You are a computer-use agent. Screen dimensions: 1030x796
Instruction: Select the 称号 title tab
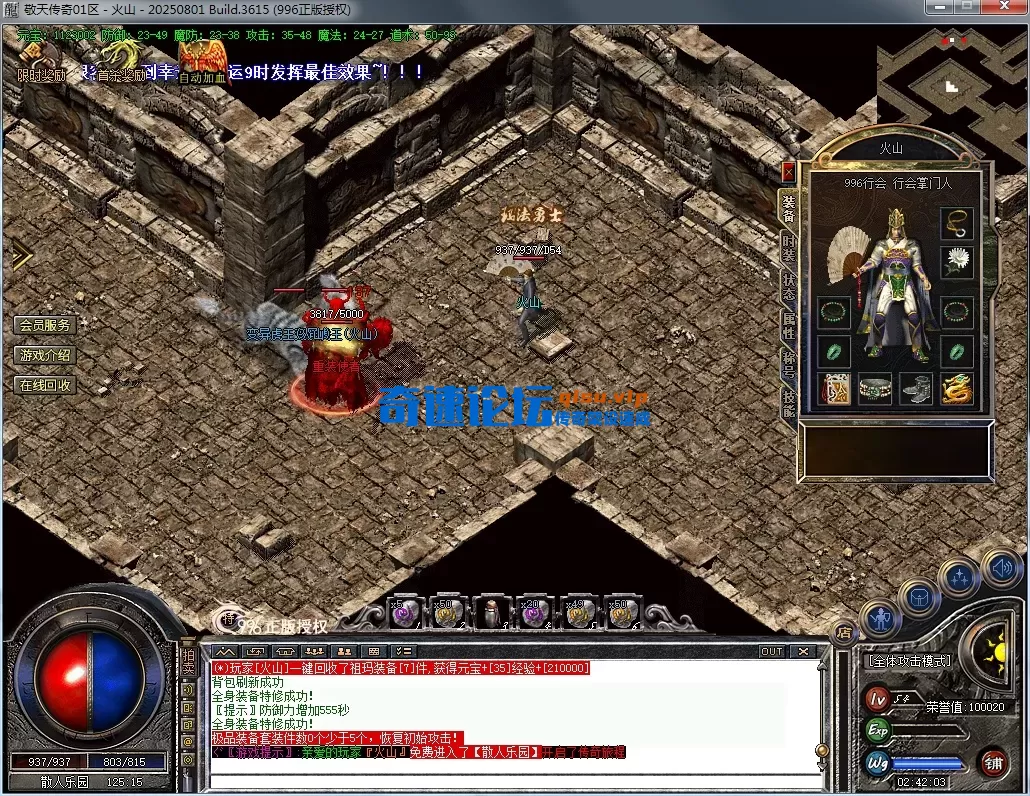point(788,364)
